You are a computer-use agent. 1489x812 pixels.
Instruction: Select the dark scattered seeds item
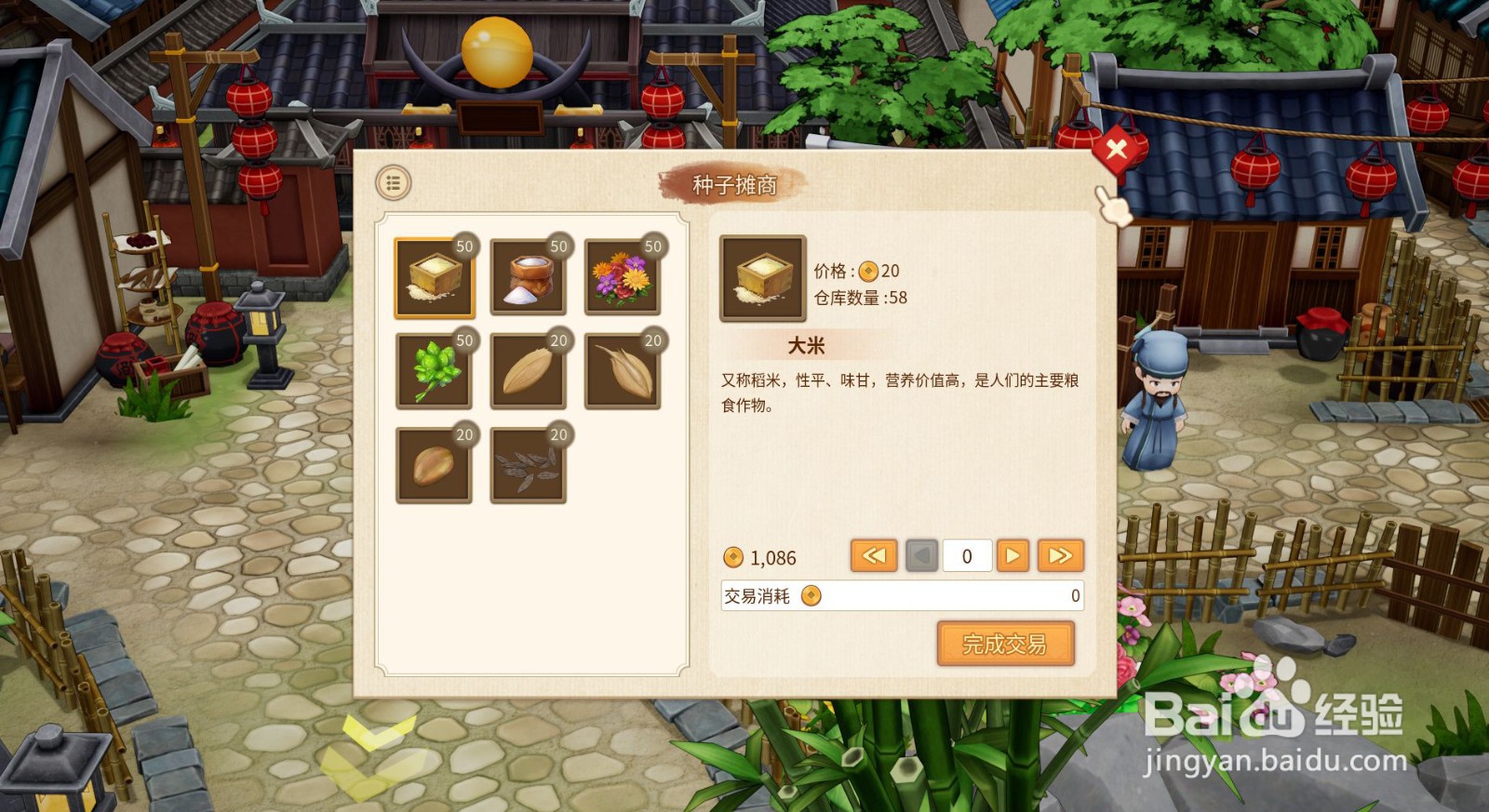529,463
